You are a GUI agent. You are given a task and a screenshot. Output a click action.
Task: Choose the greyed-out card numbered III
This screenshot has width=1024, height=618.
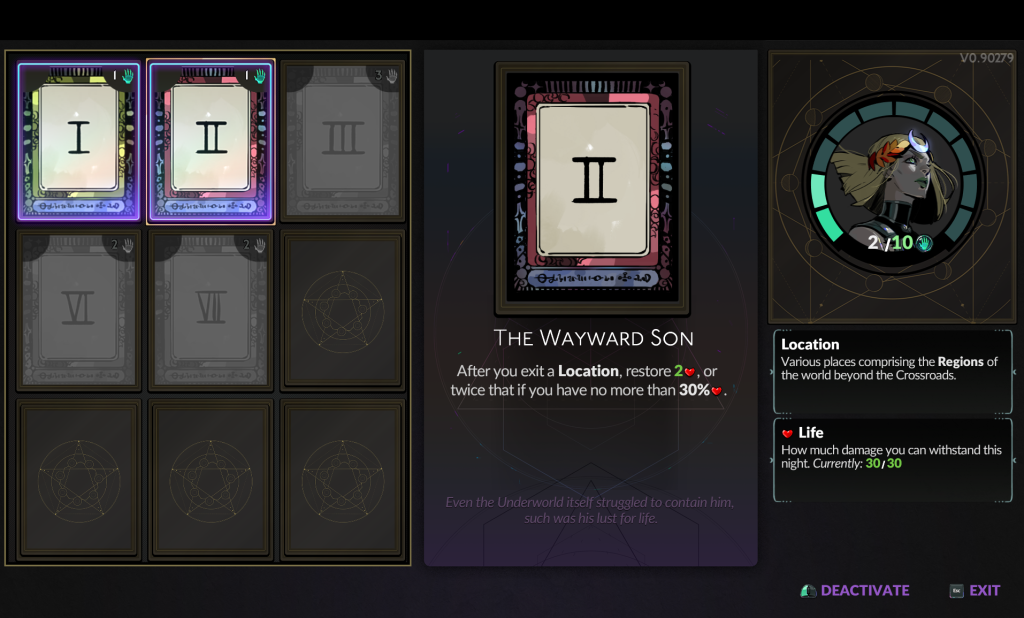coord(343,140)
